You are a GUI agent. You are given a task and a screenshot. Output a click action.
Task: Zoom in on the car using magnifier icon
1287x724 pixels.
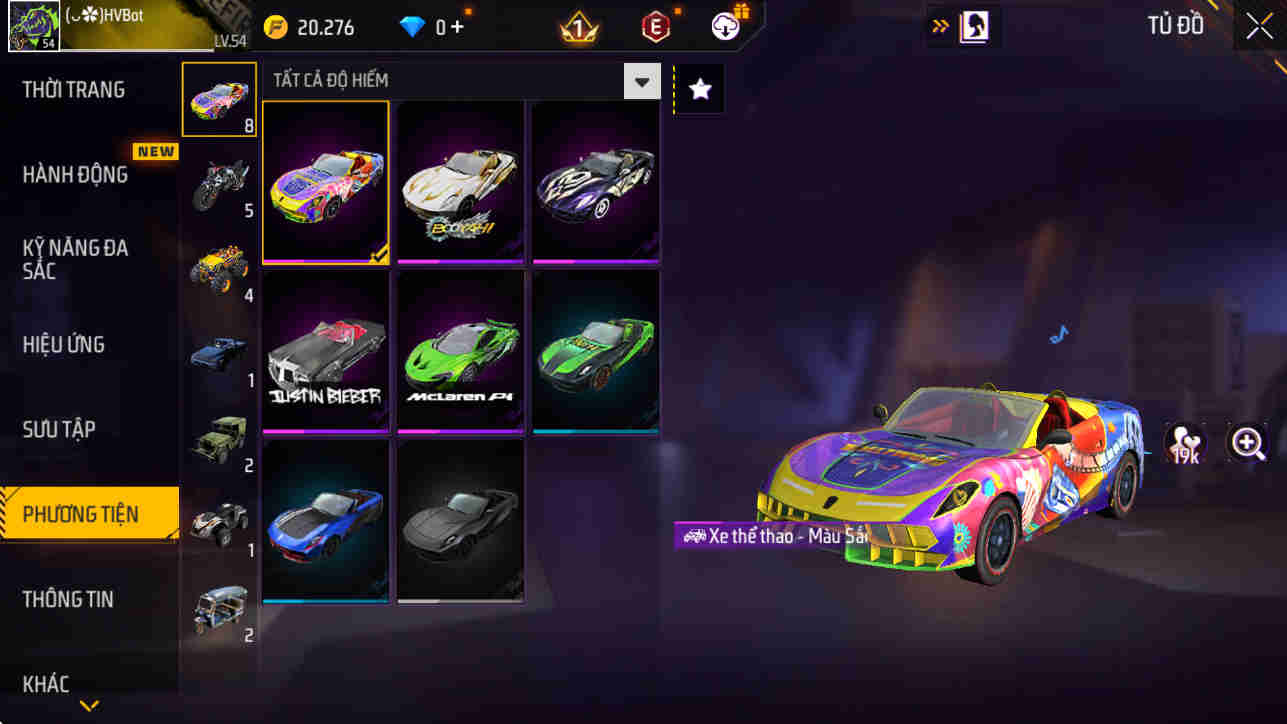coord(1248,442)
